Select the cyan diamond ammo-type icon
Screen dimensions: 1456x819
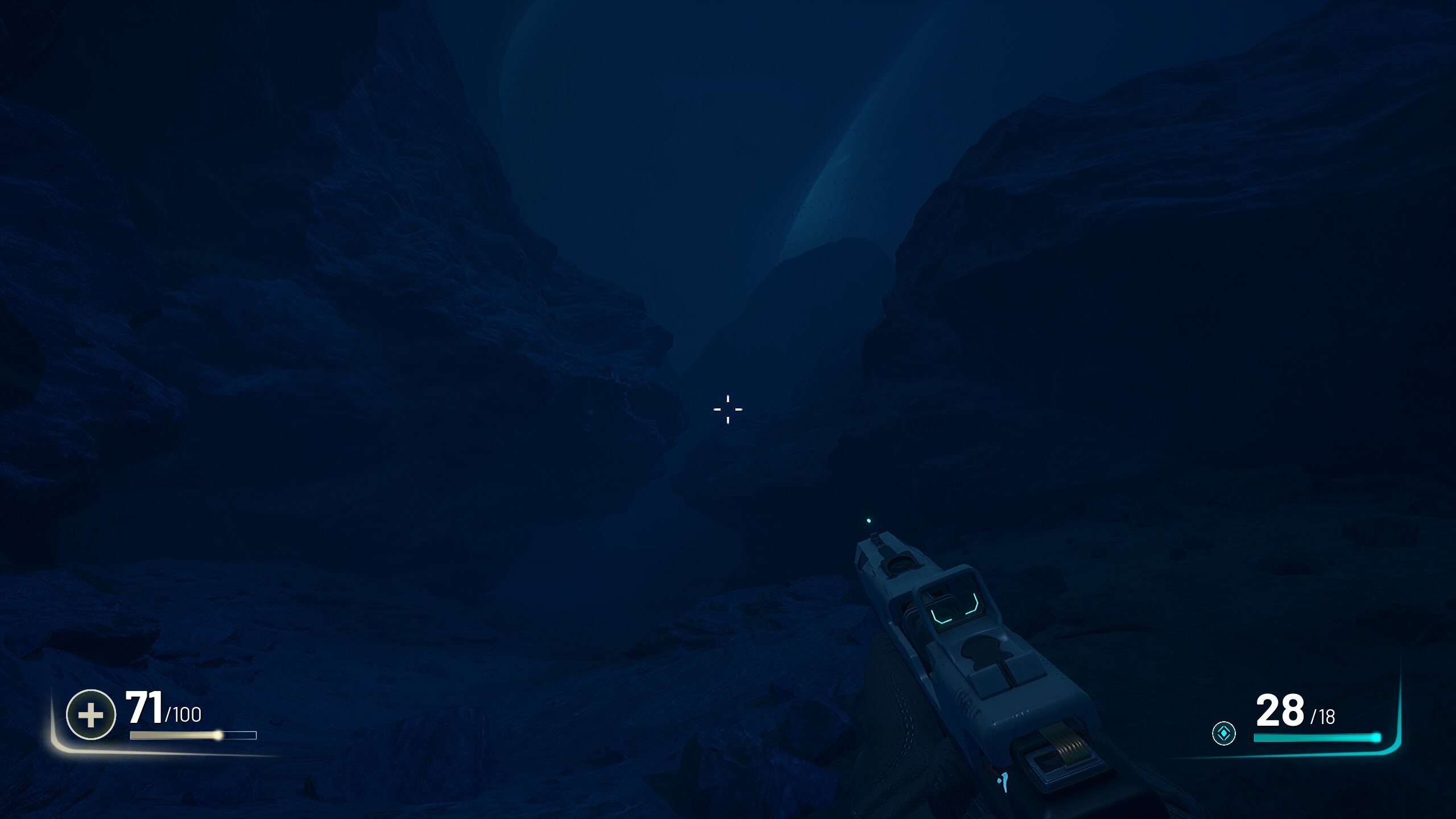[1223, 733]
